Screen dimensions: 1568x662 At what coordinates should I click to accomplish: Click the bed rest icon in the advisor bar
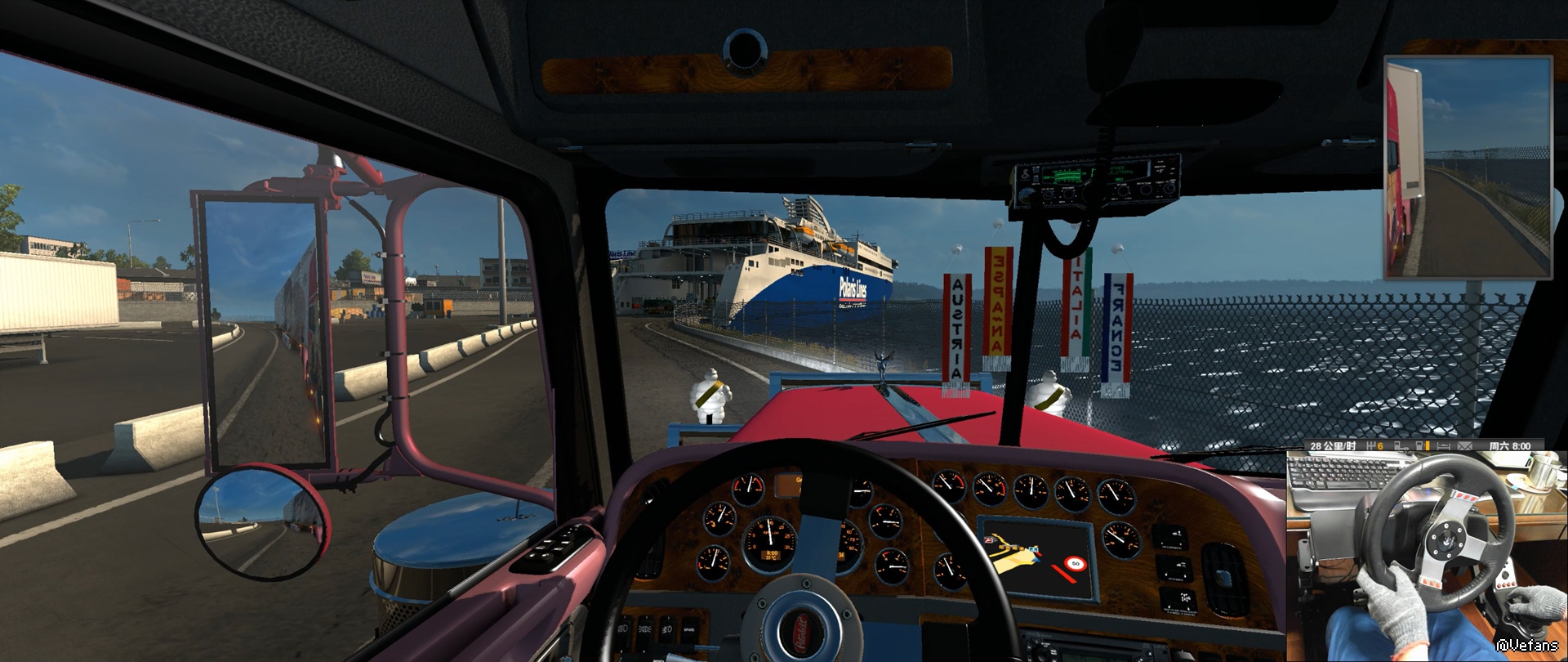(1443, 446)
